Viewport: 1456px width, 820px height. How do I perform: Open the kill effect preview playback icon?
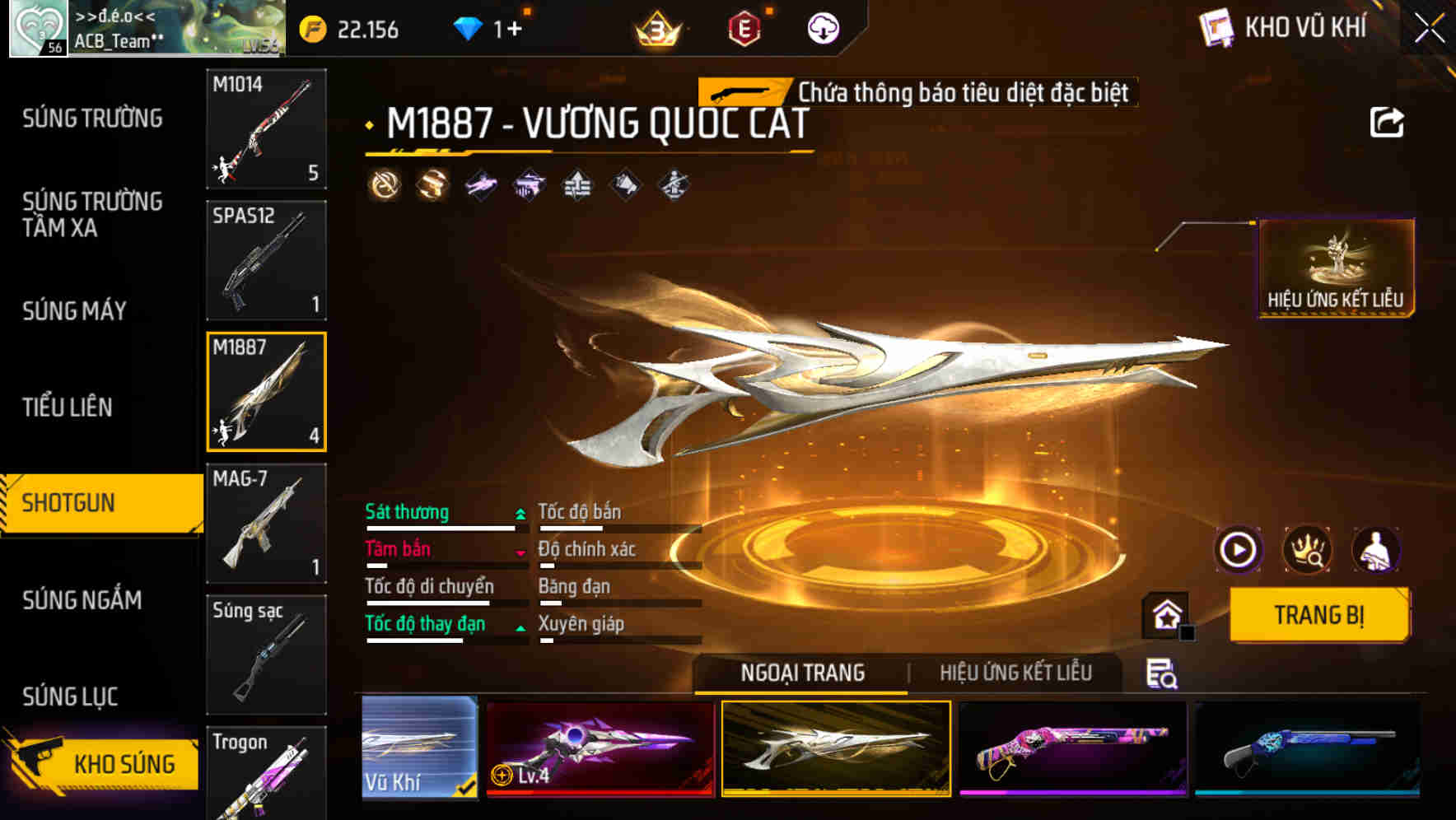[1238, 550]
